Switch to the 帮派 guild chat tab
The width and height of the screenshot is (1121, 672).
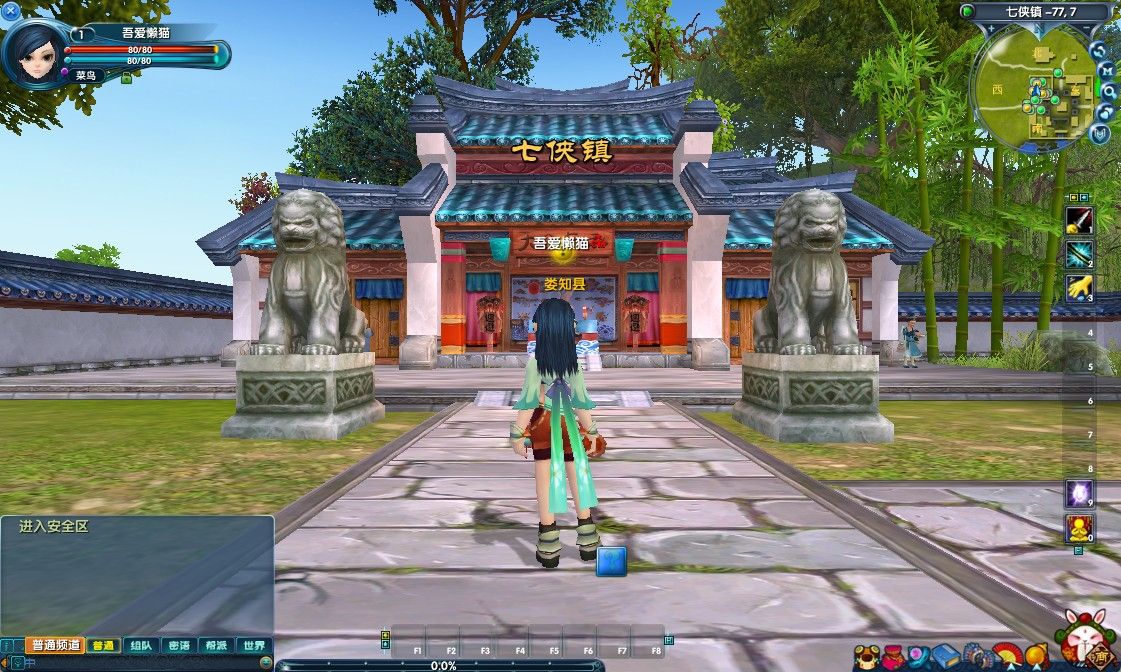click(217, 645)
